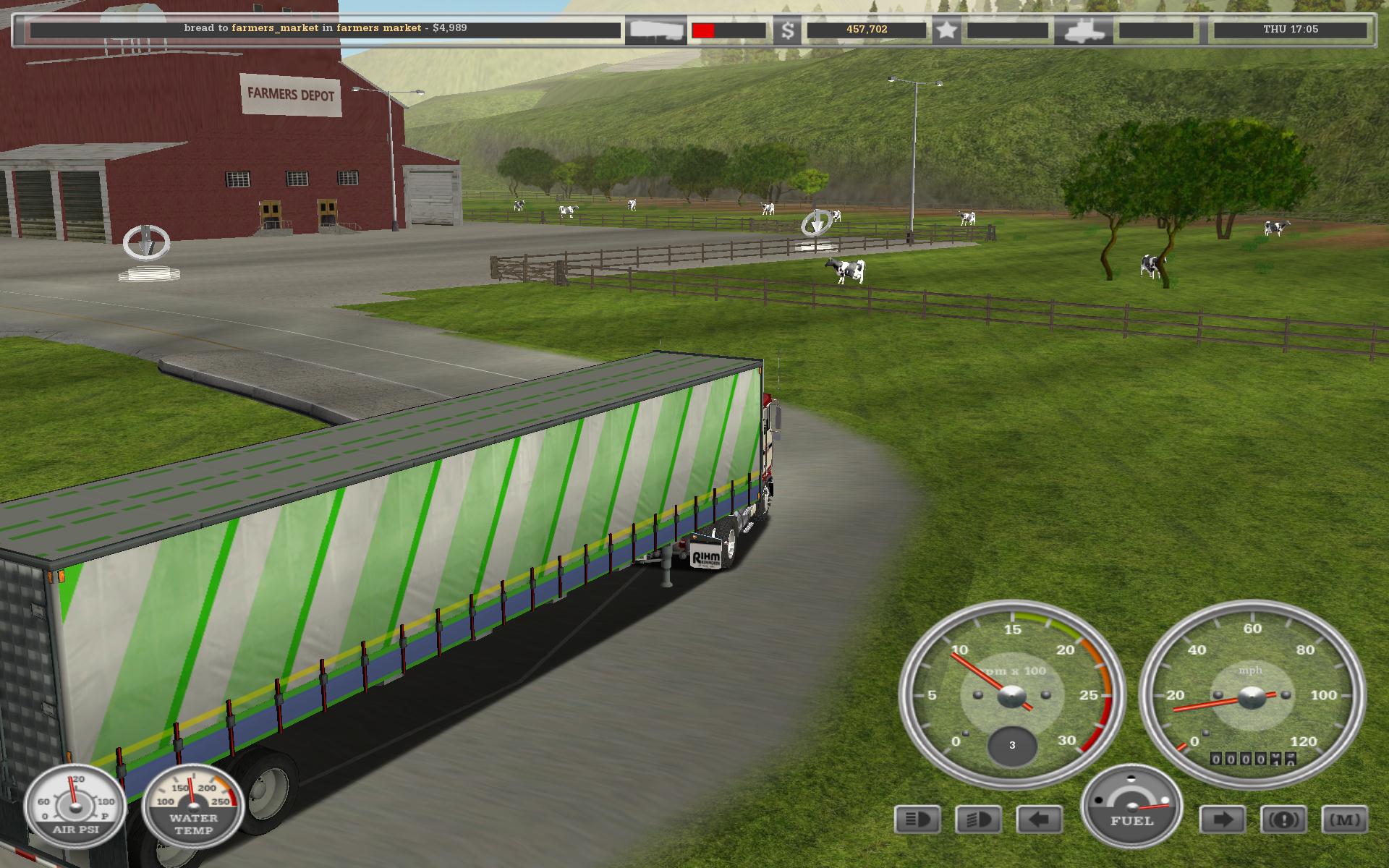Open the bread delivery job tracker
This screenshot has width=1389, height=868.
click(x=325, y=29)
